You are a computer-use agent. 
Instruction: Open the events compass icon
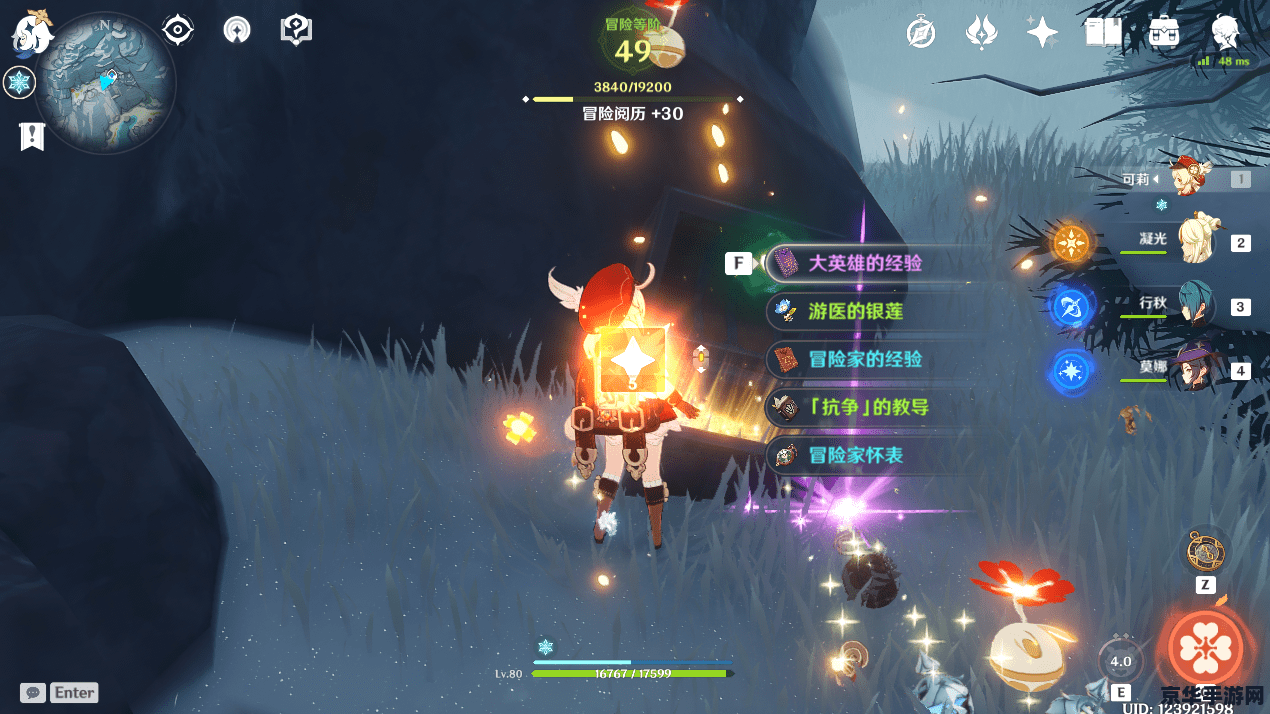click(x=920, y=32)
